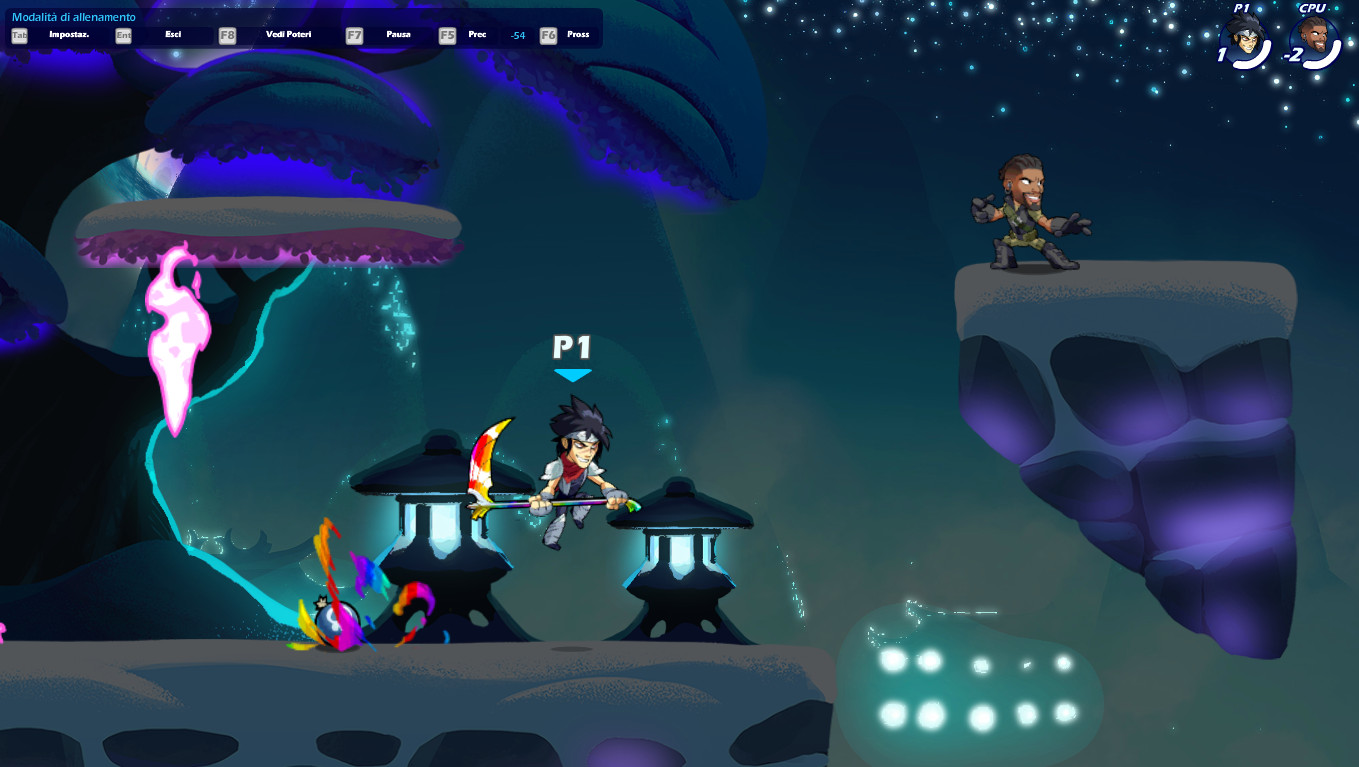Viewport: 1359px width, 767px height.
Task: Click the Modalità di allenamento title
Action: pos(71,15)
